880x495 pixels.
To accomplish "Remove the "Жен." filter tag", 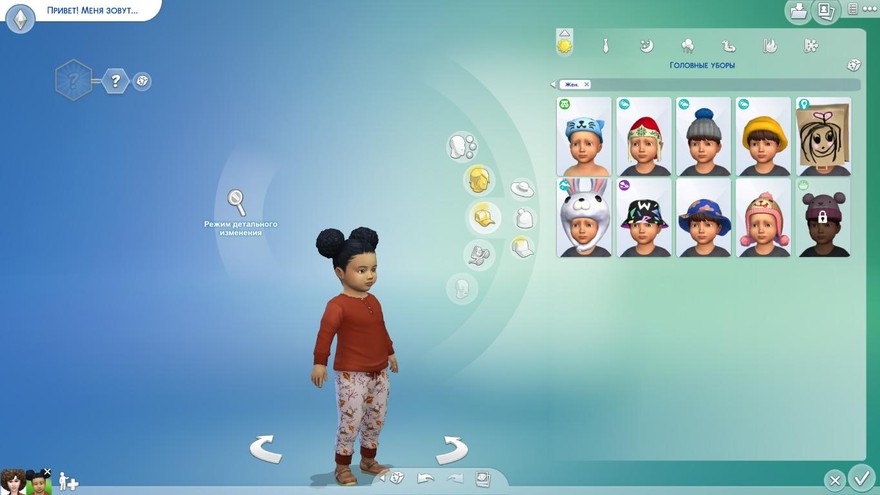I will click(587, 84).
